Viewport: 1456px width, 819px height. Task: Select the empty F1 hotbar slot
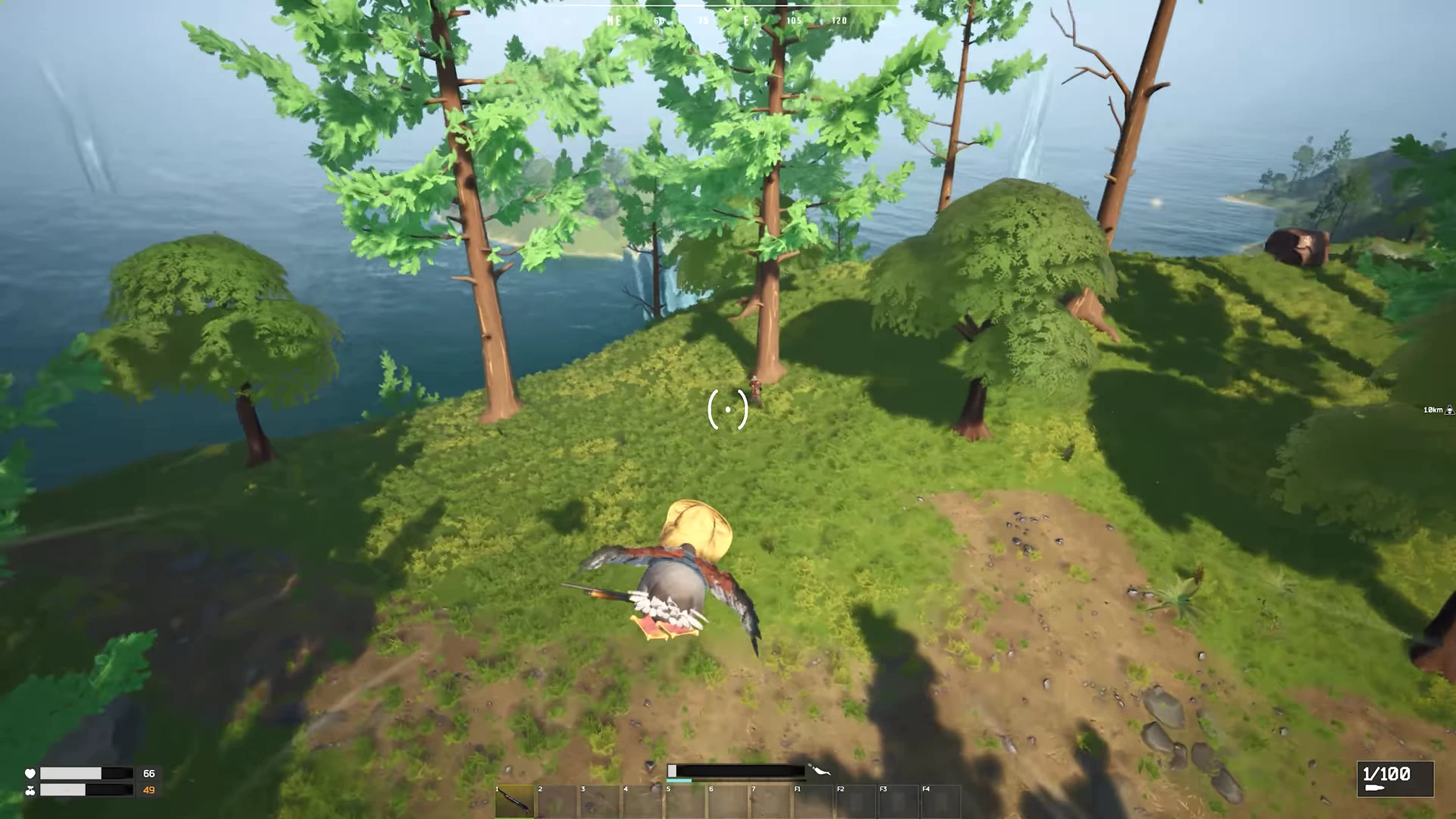coord(812,802)
